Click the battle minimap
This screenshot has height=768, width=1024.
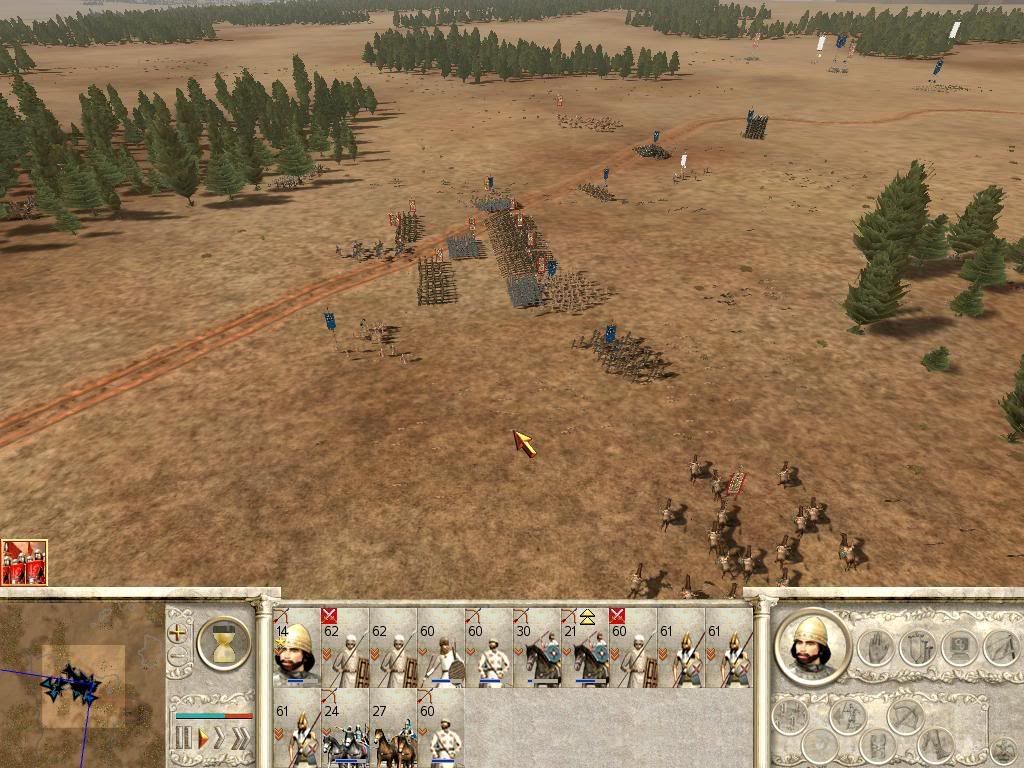[x=82, y=684]
